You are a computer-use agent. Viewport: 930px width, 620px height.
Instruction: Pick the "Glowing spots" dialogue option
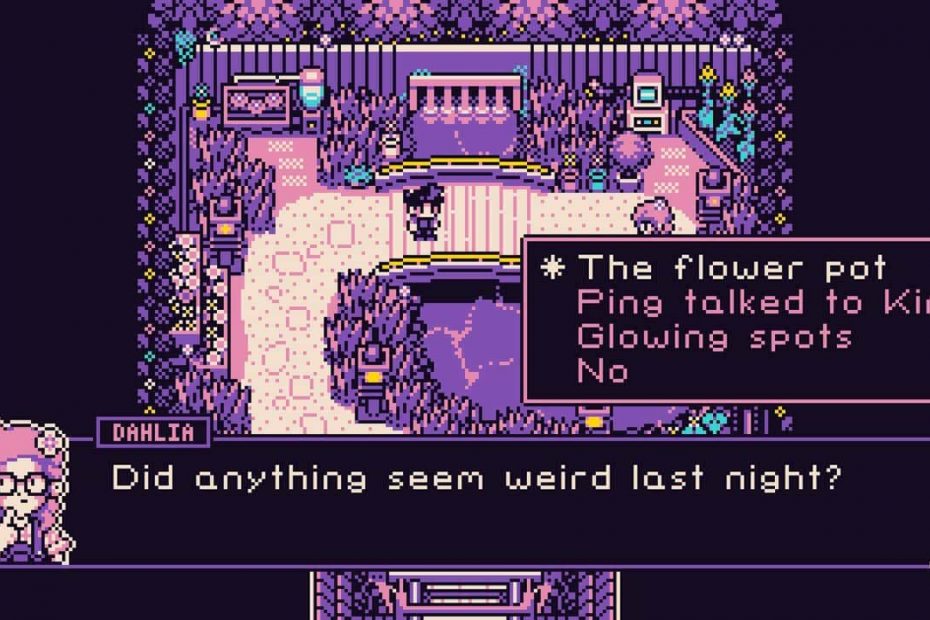(x=715, y=336)
